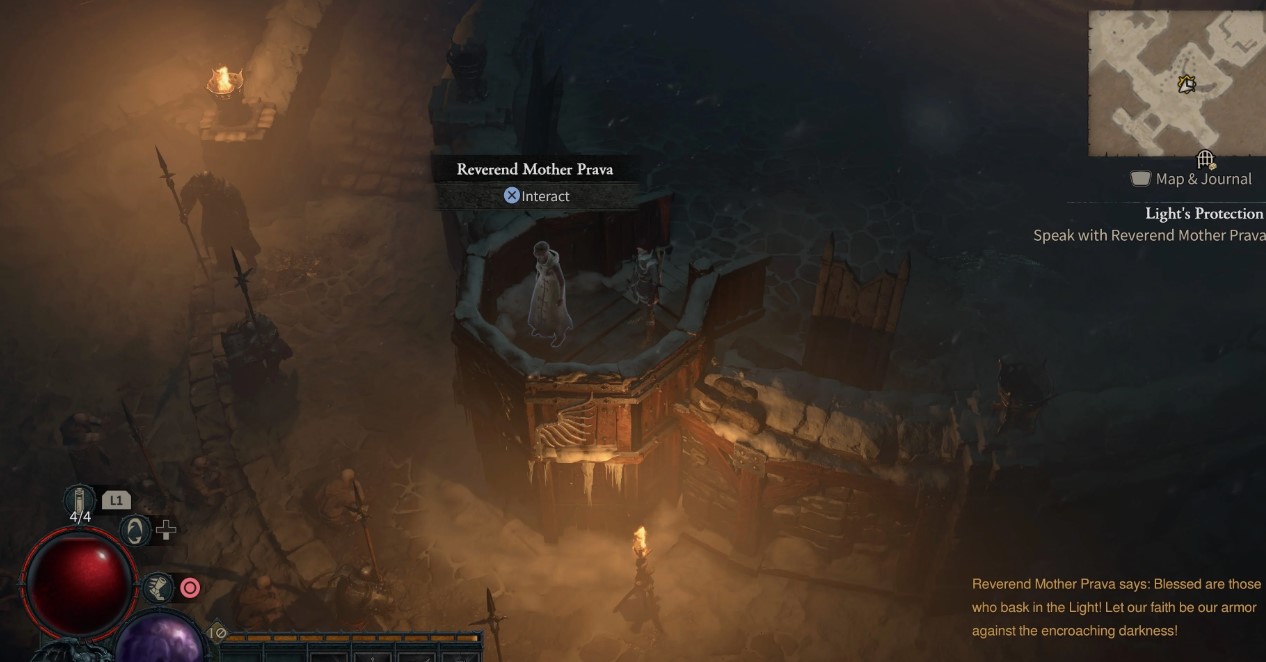
Task: Click the dungeon gate icon below the minimap
Action: tap(1205, 160)
